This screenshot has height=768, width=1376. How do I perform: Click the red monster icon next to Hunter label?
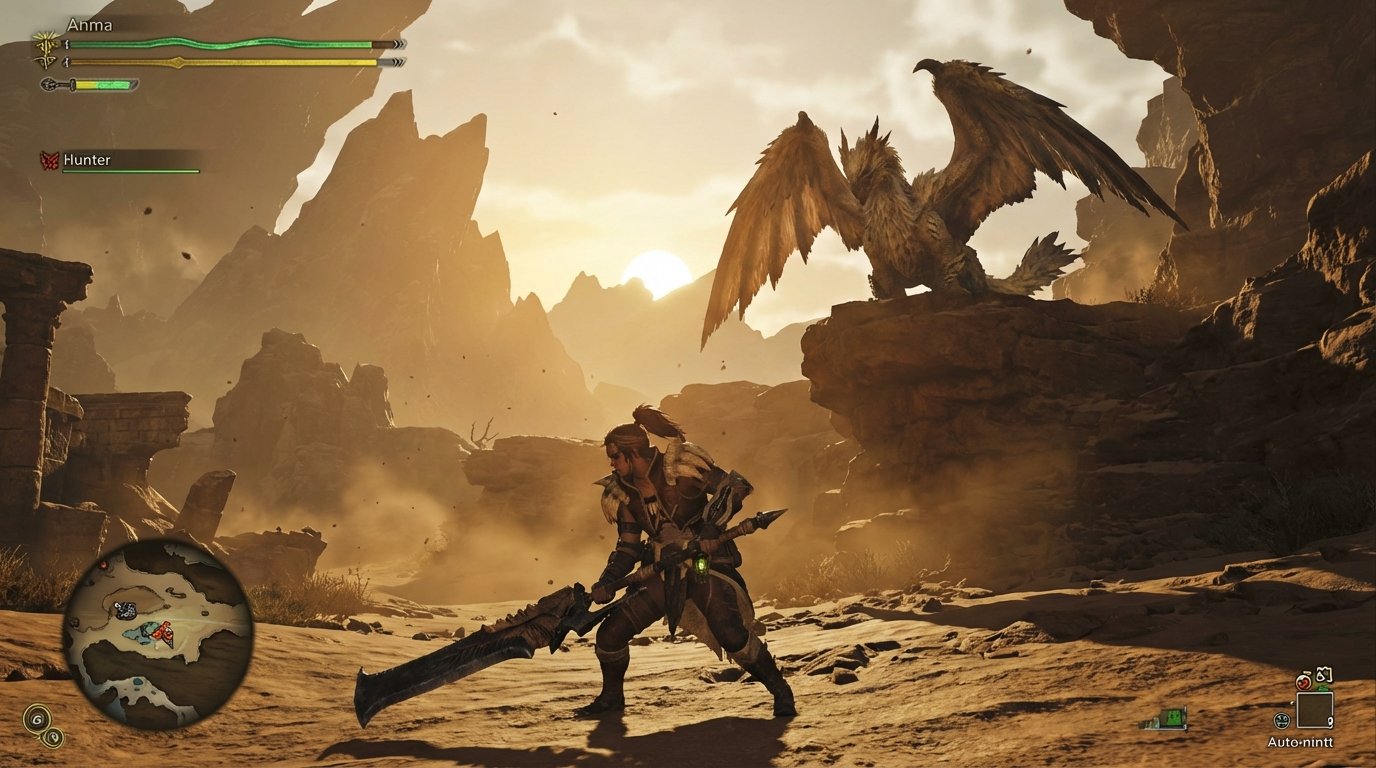tap(48, 159)
